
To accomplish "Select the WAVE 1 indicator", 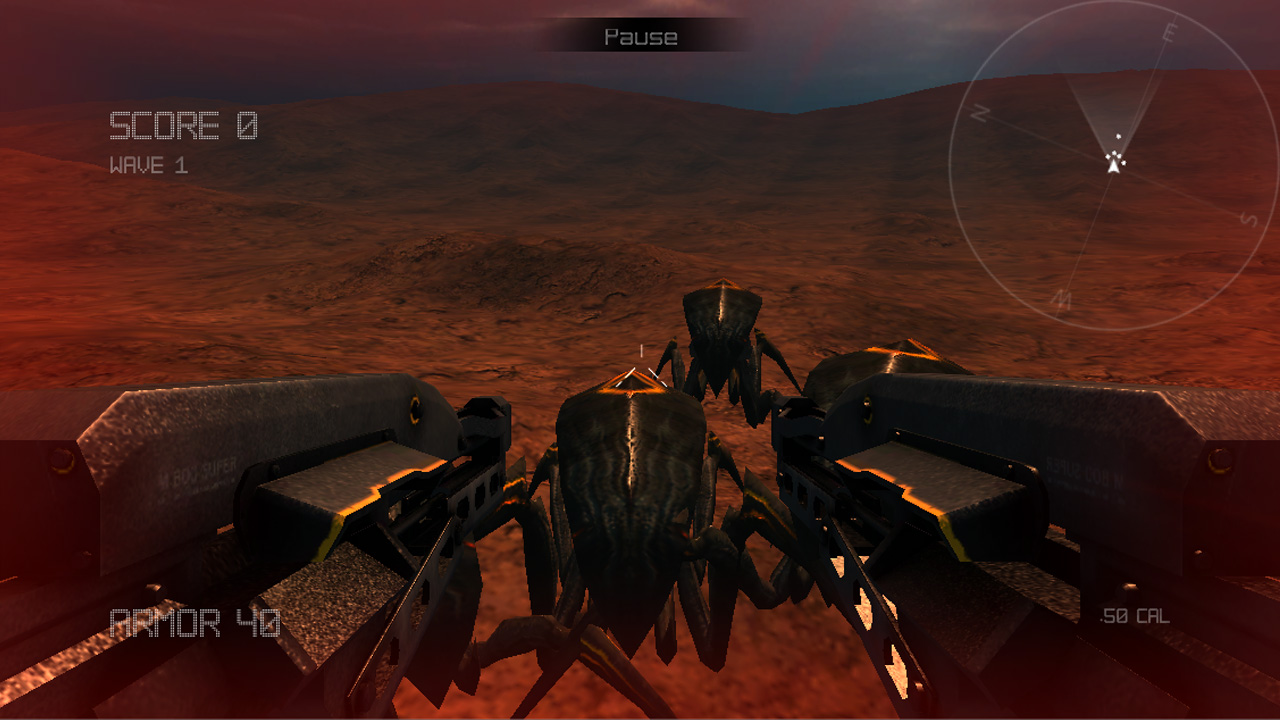I will click(x=147, y=163).
